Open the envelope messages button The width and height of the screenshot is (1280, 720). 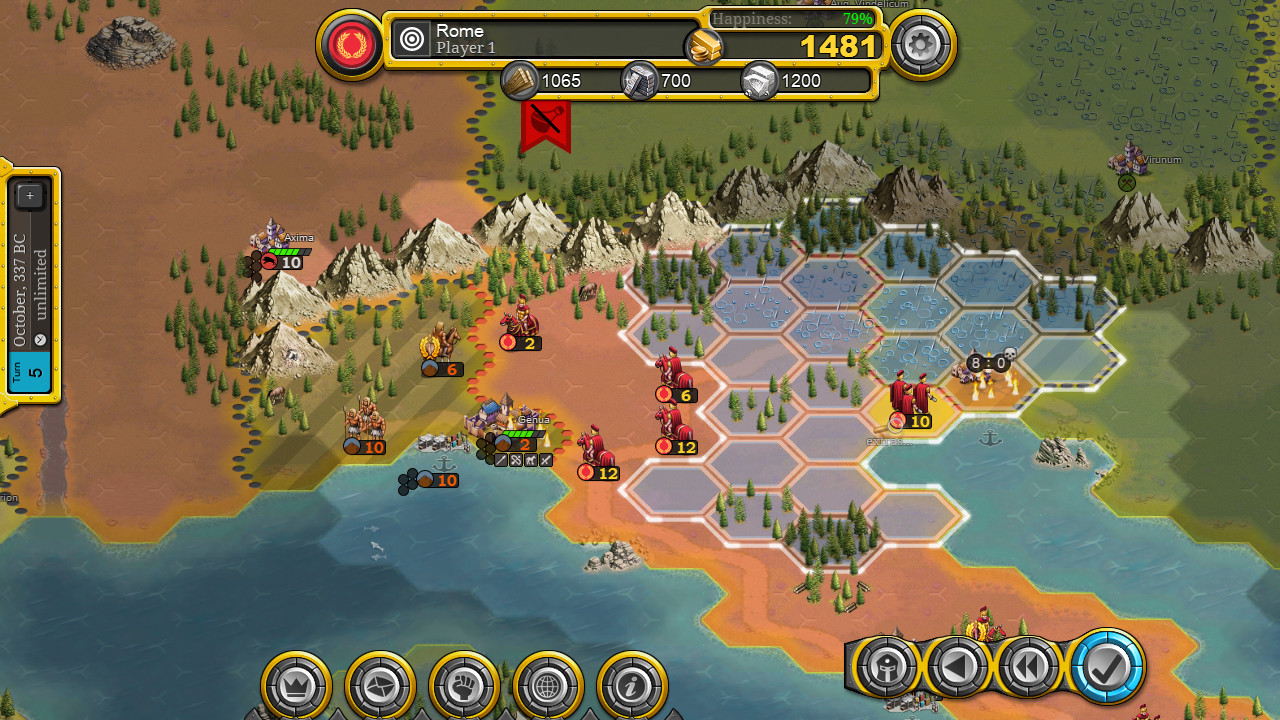[x=380, y=686]
